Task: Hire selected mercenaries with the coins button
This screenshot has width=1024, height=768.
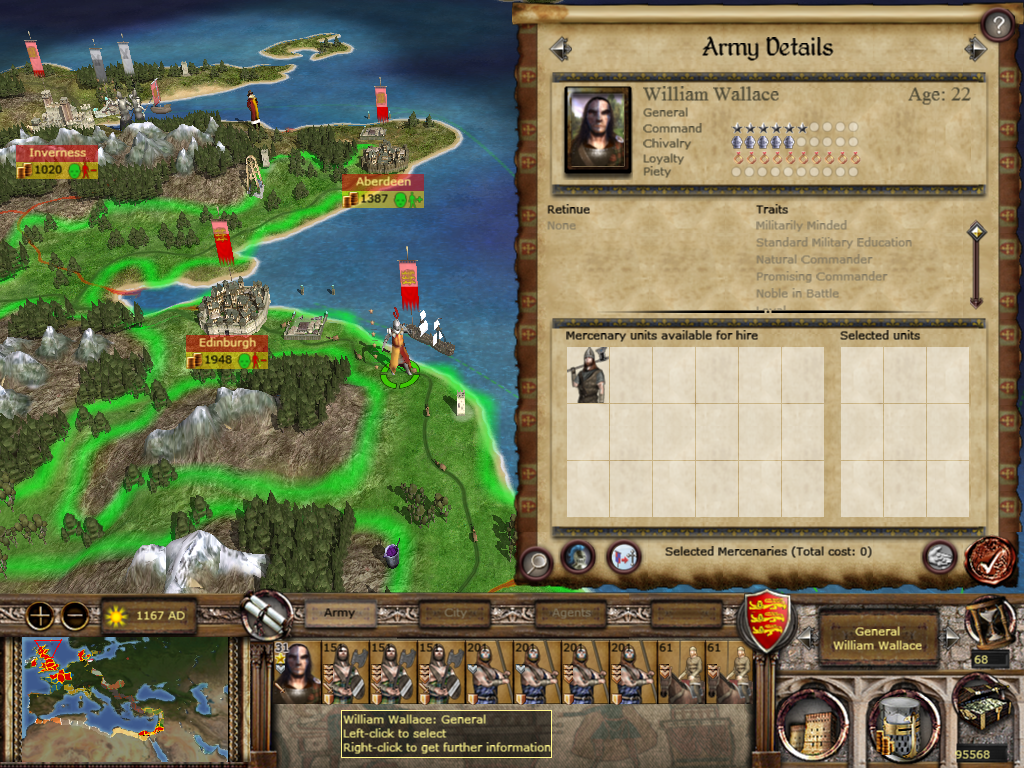Action: 939,557
